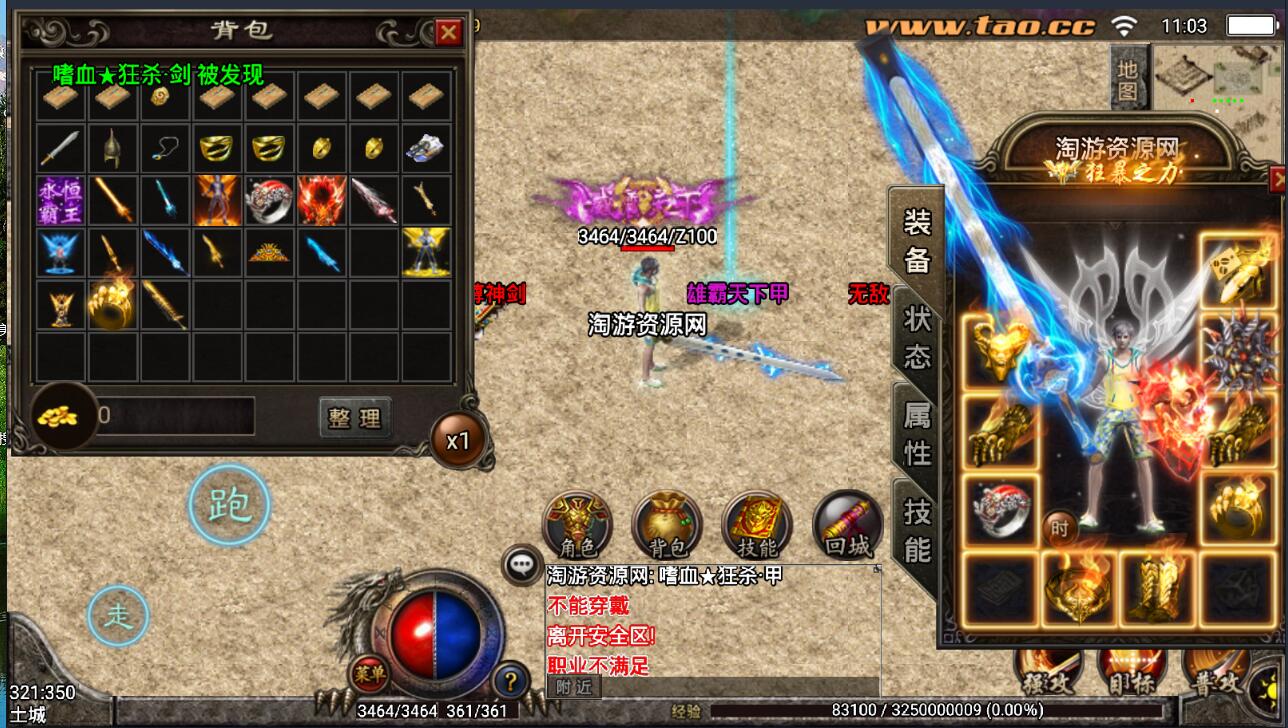Image resolution: width=1288 pixels, height=728 pixels.
Task: Open the 地图 map button
Action: [x=1127, y=80]
